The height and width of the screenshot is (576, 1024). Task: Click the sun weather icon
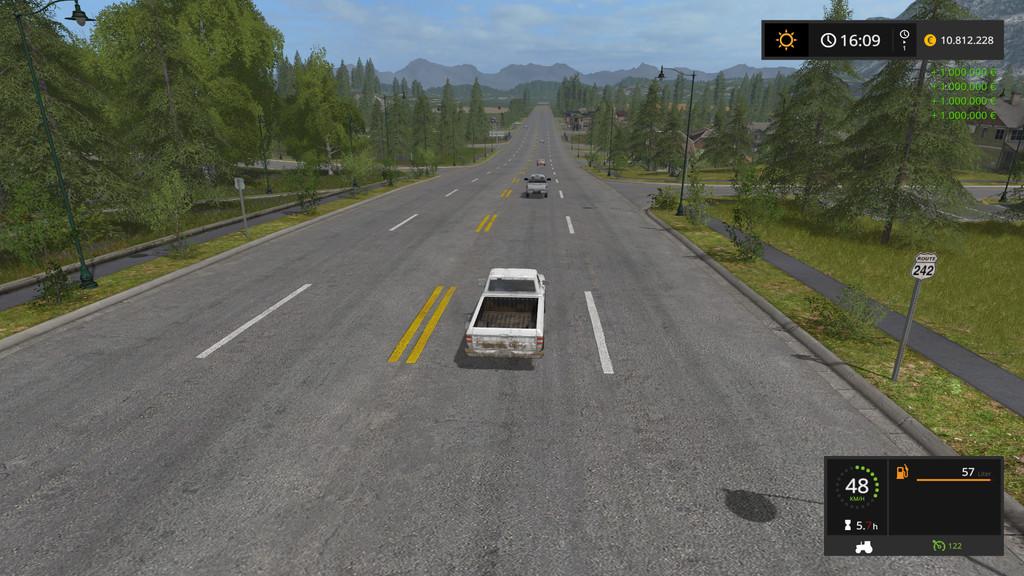click(x=787, y=41)
